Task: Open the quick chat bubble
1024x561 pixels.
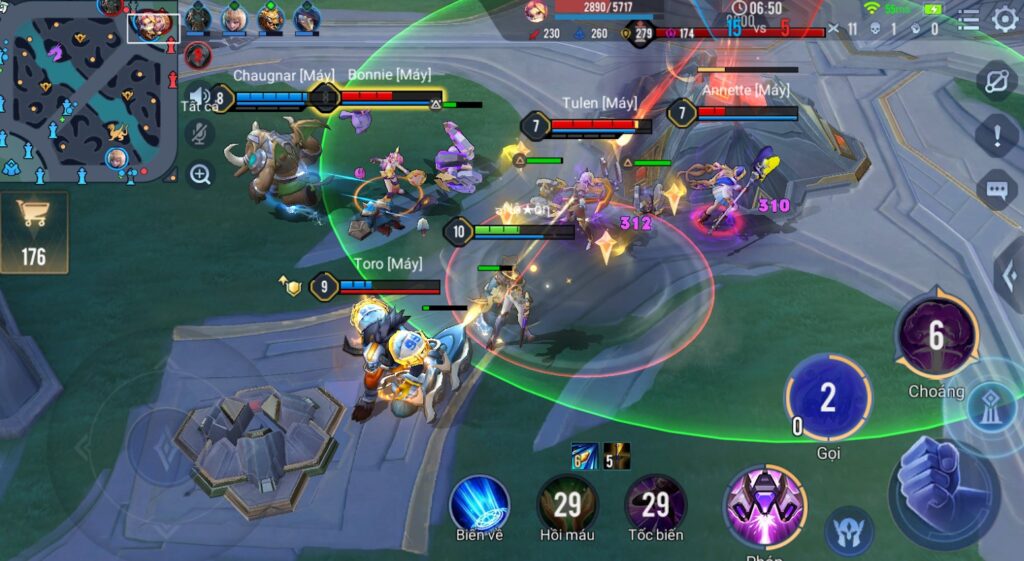Action: [996, 189]
